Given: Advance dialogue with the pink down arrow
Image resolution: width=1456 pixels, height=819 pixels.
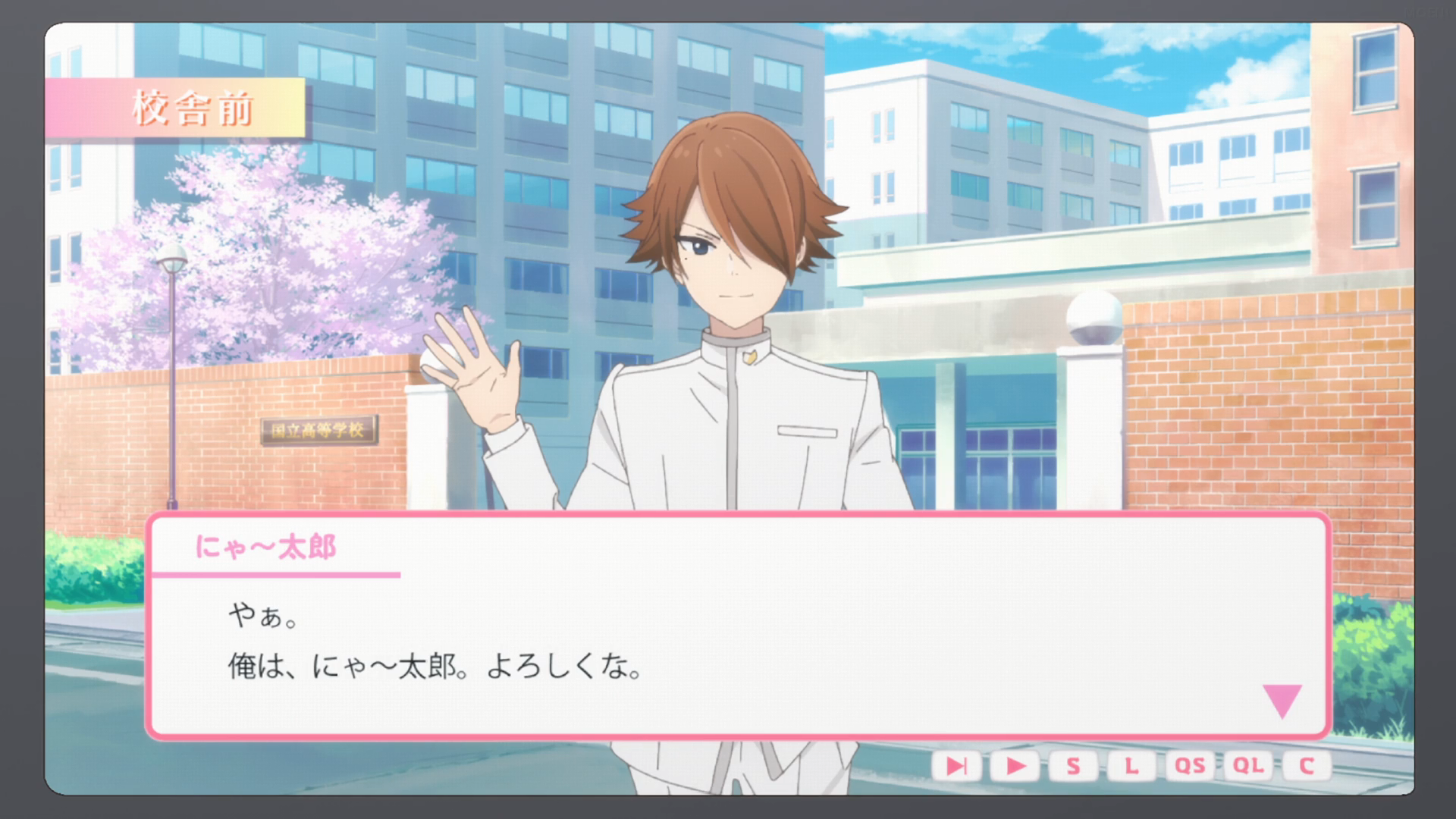Looking at the screenshot, I should coord(1282,701).
